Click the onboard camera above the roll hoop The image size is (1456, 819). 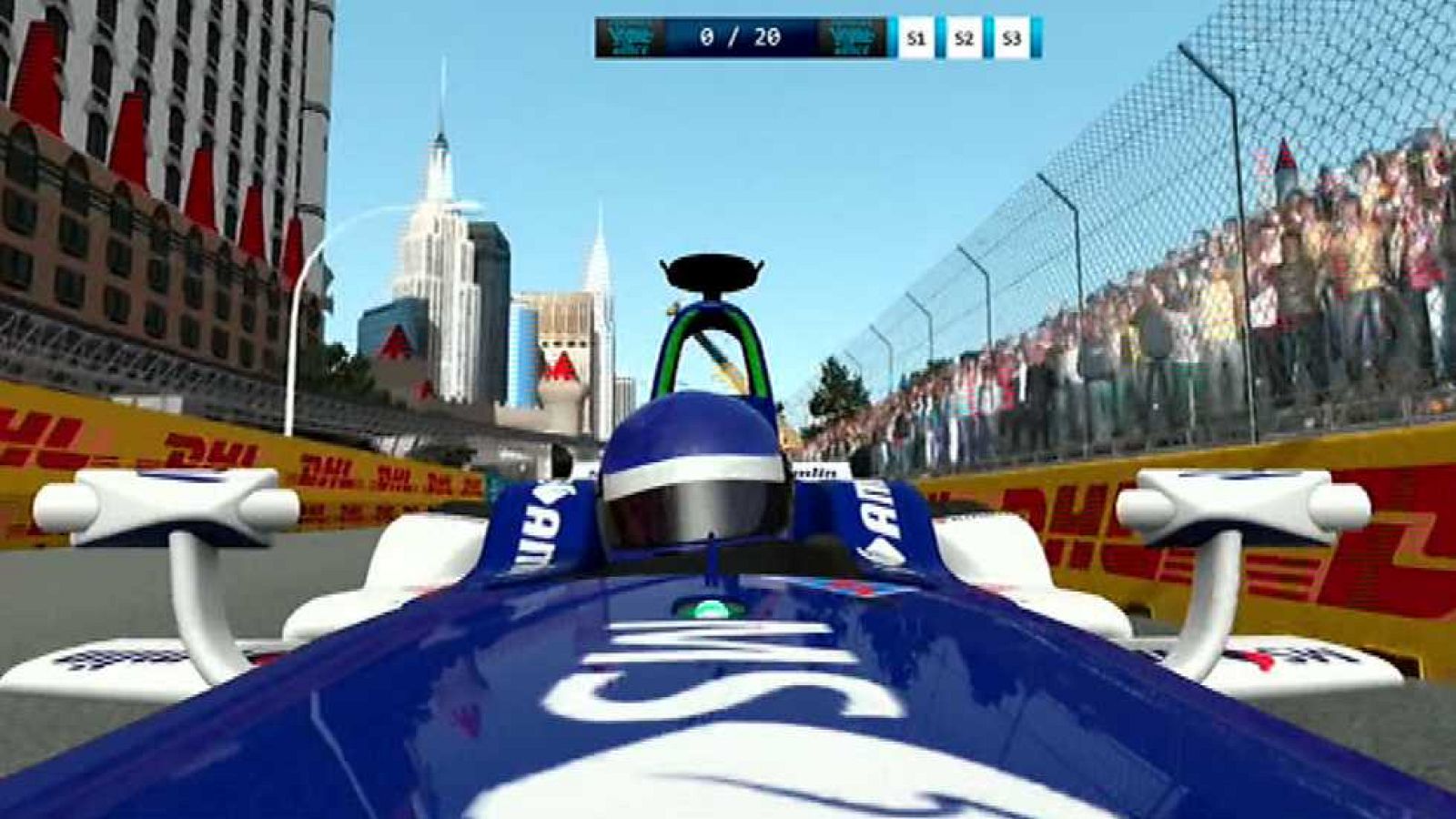coord(712,270)
